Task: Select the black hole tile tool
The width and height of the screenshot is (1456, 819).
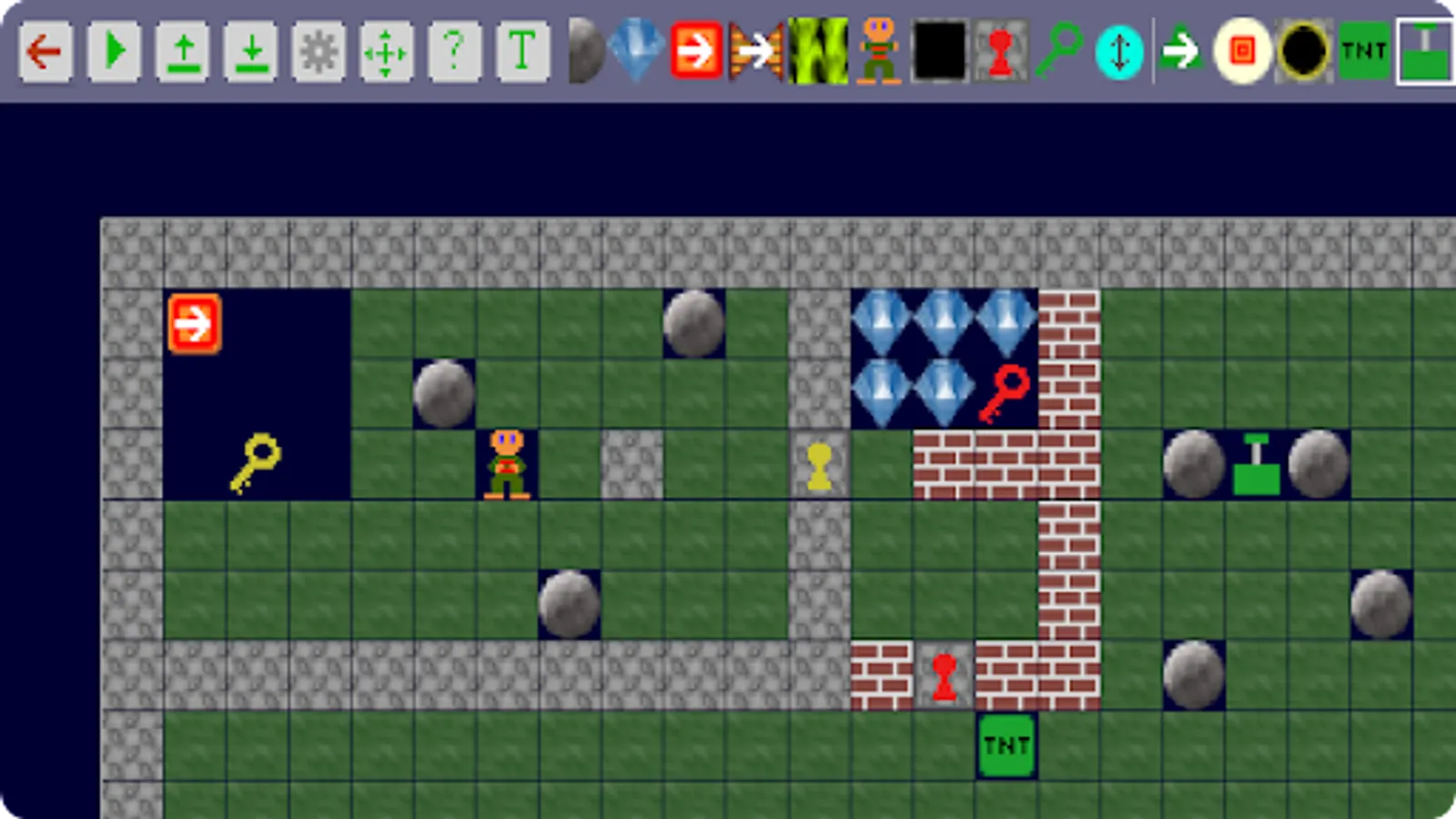Action: point(1303,52)
